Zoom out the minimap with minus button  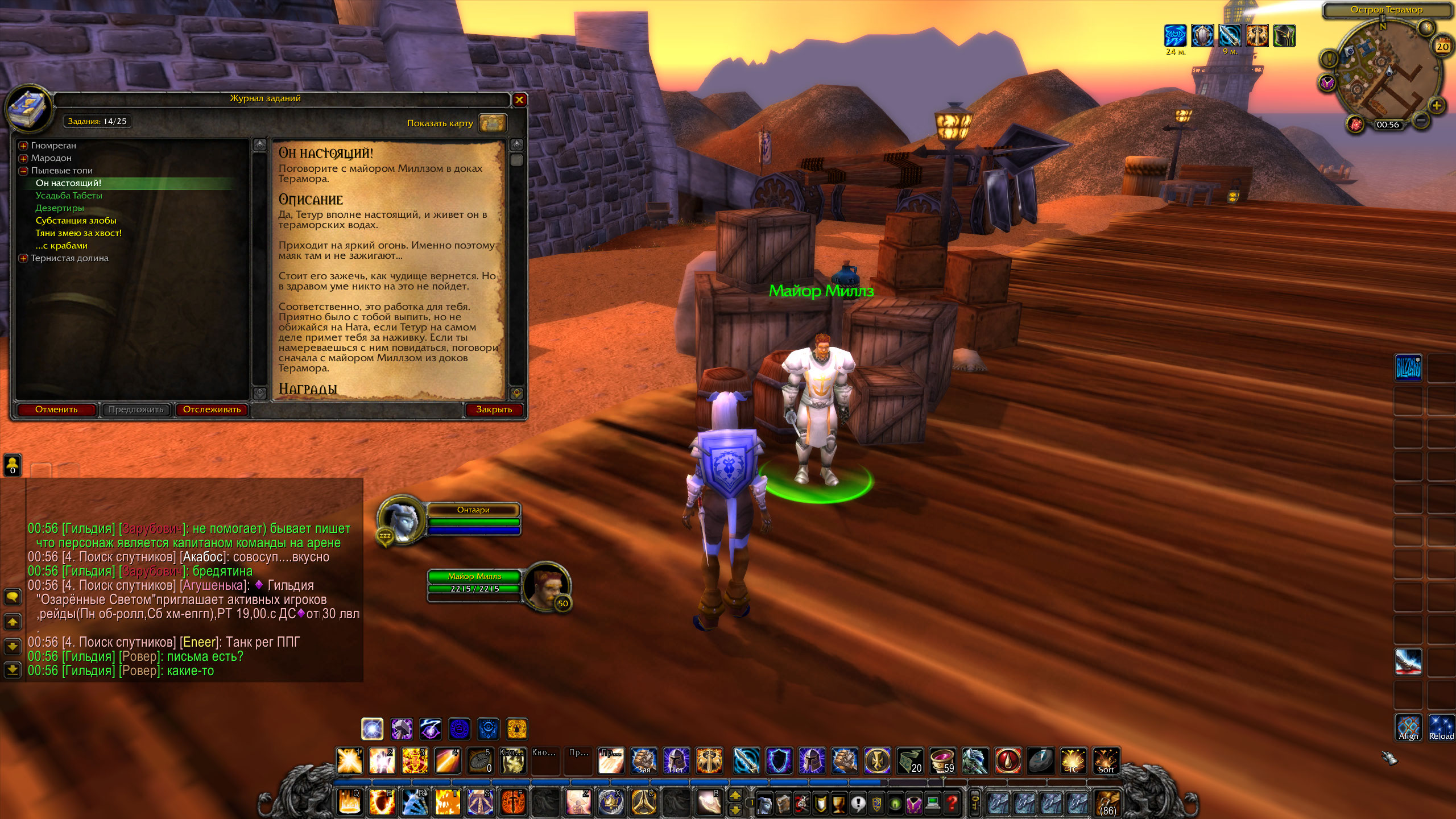click(x=1420, y=120)
